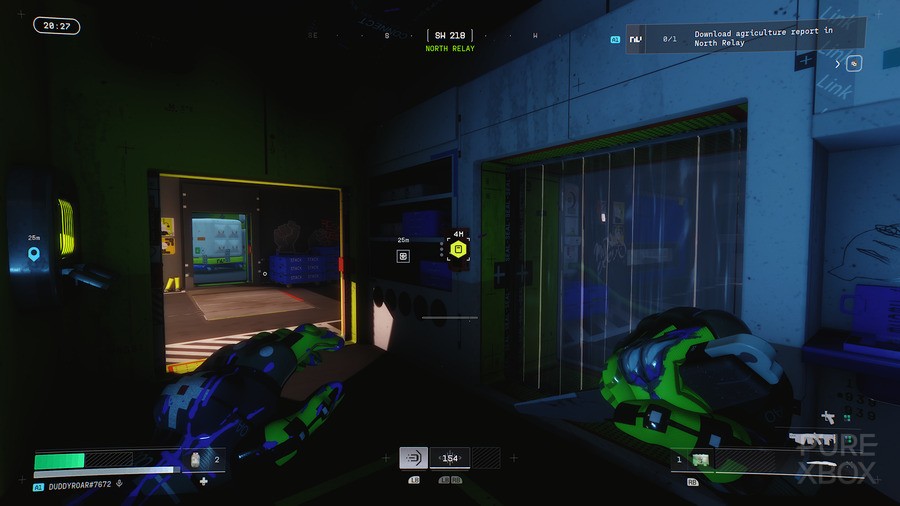Click the SW 218 compass heading
Image resolution: width=900 pixels, height=506 pixels.
pos(449,36)
